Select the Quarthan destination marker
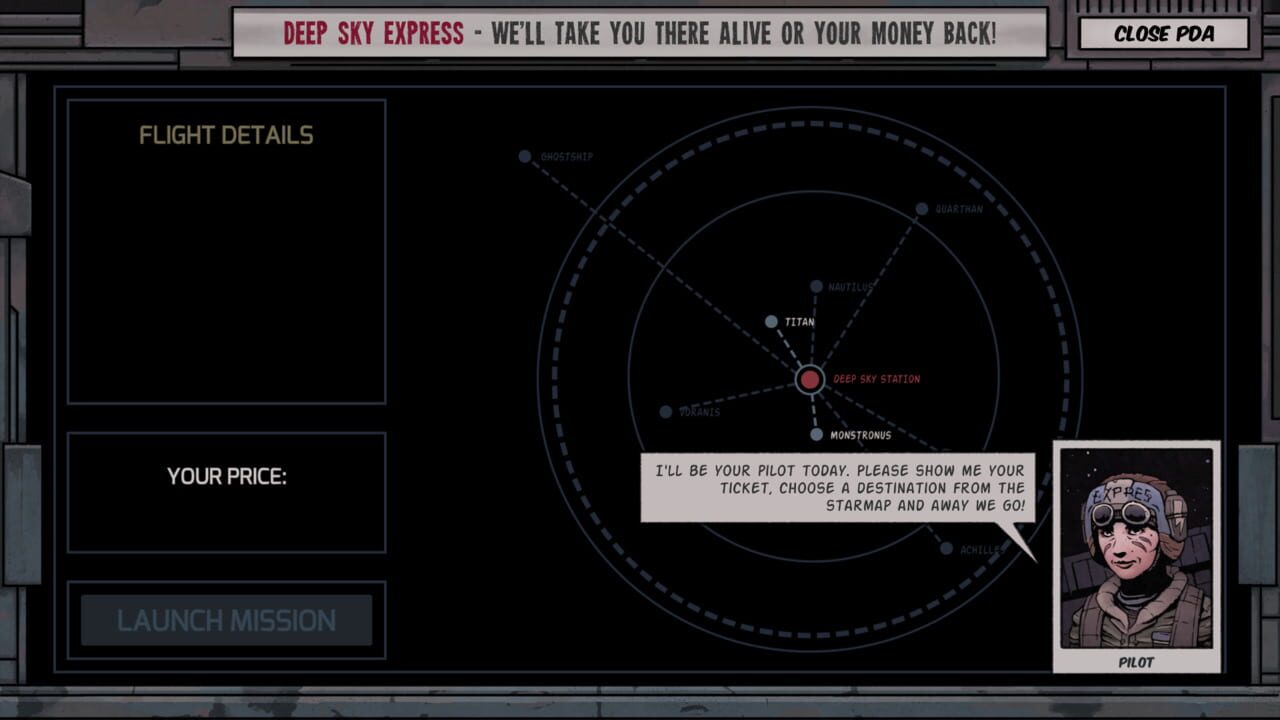 921,208
